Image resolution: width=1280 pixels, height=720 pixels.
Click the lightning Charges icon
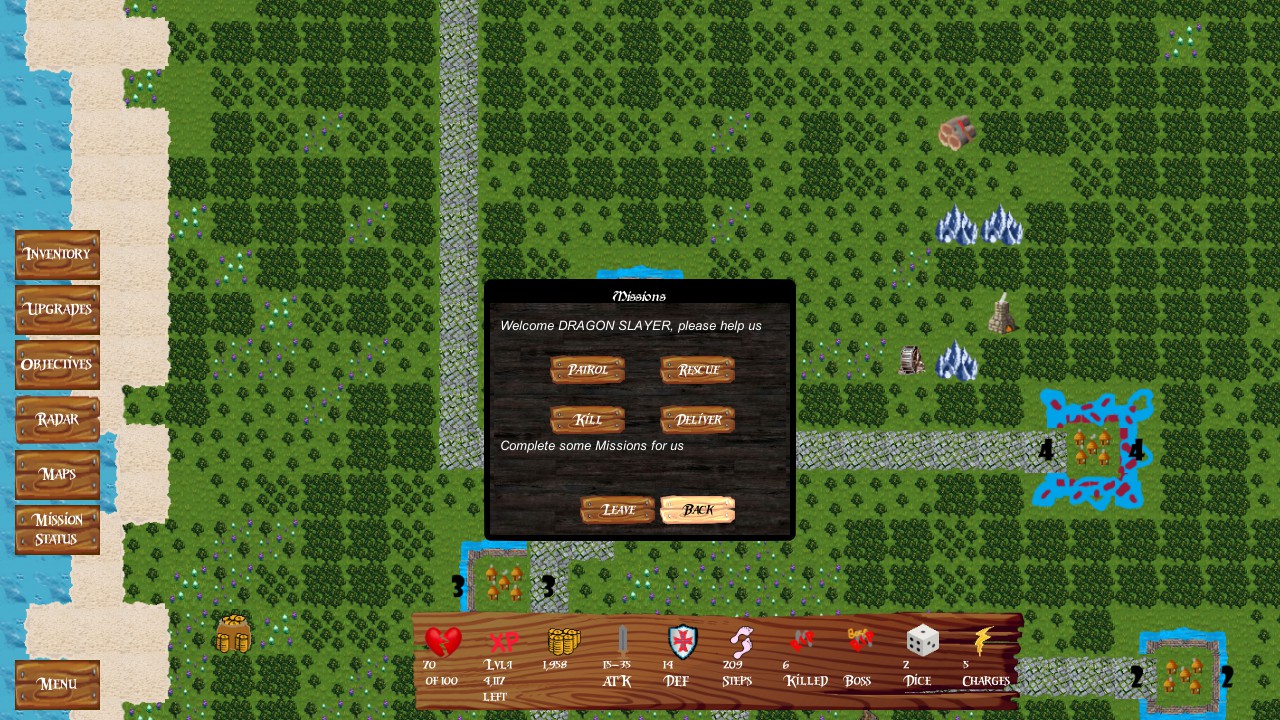(x=984, y=640)
